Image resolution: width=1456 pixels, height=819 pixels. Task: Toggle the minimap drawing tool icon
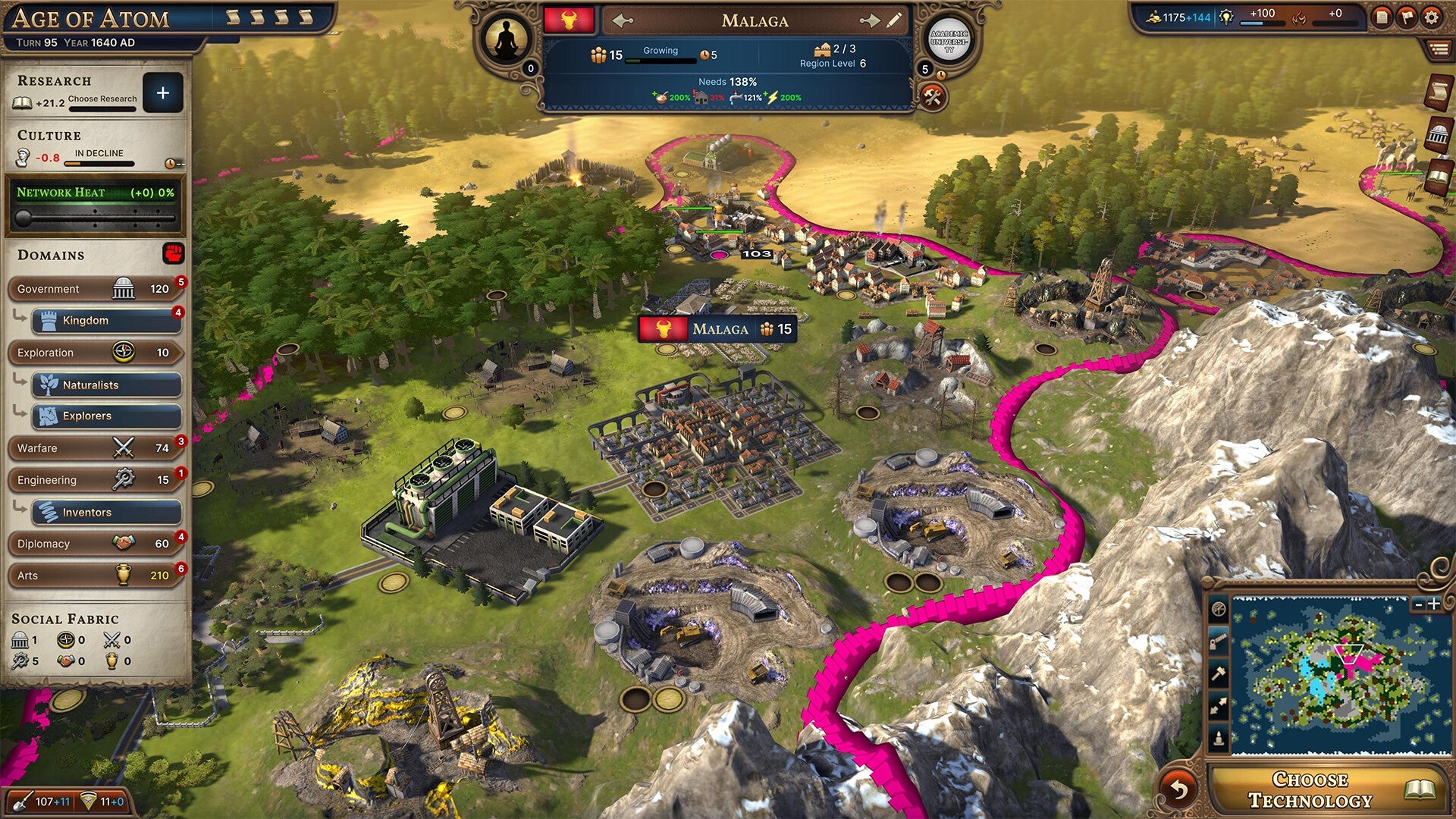click(x=1219, y=642)
